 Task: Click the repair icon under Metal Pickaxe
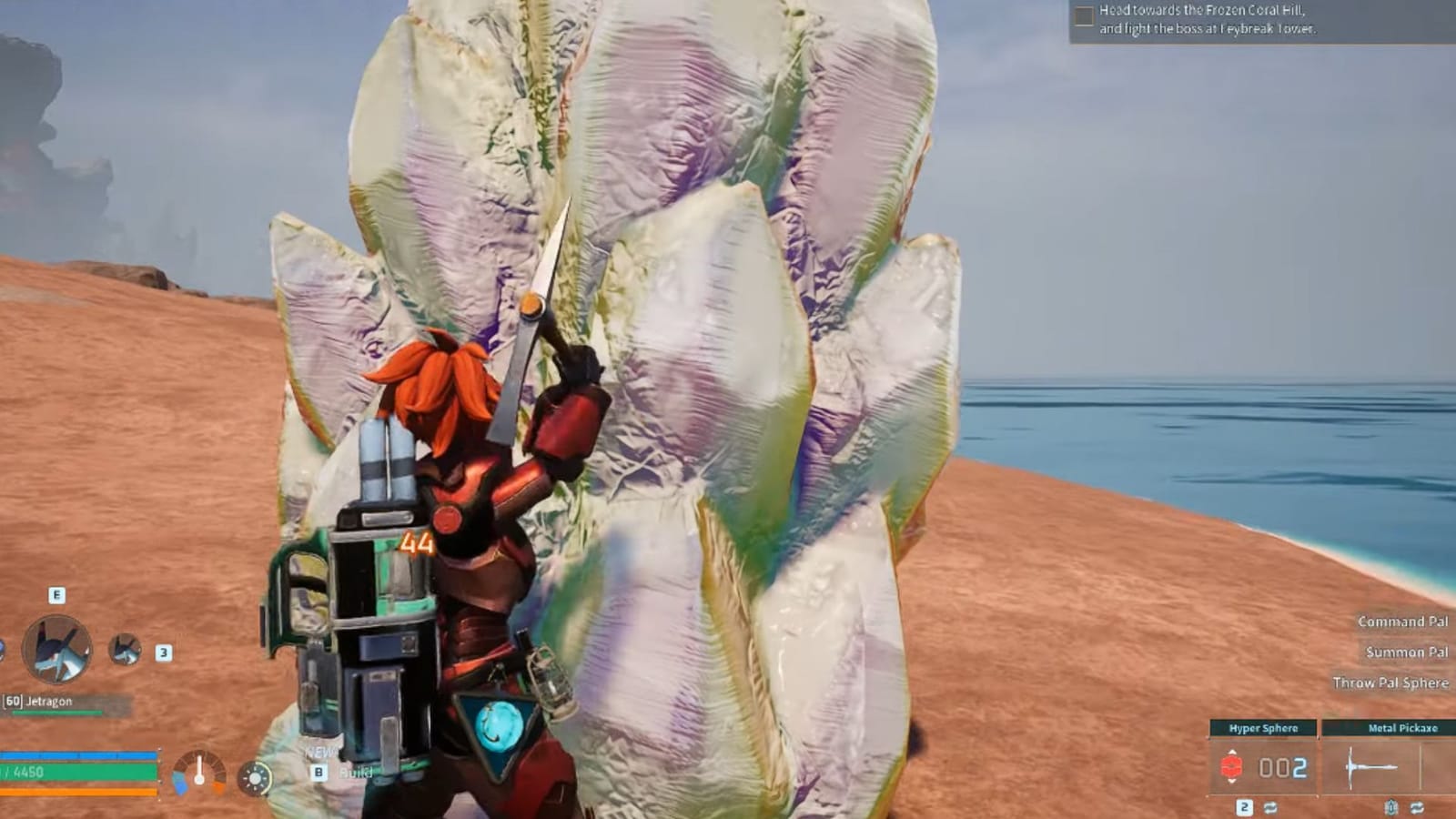coord(1390,807)
